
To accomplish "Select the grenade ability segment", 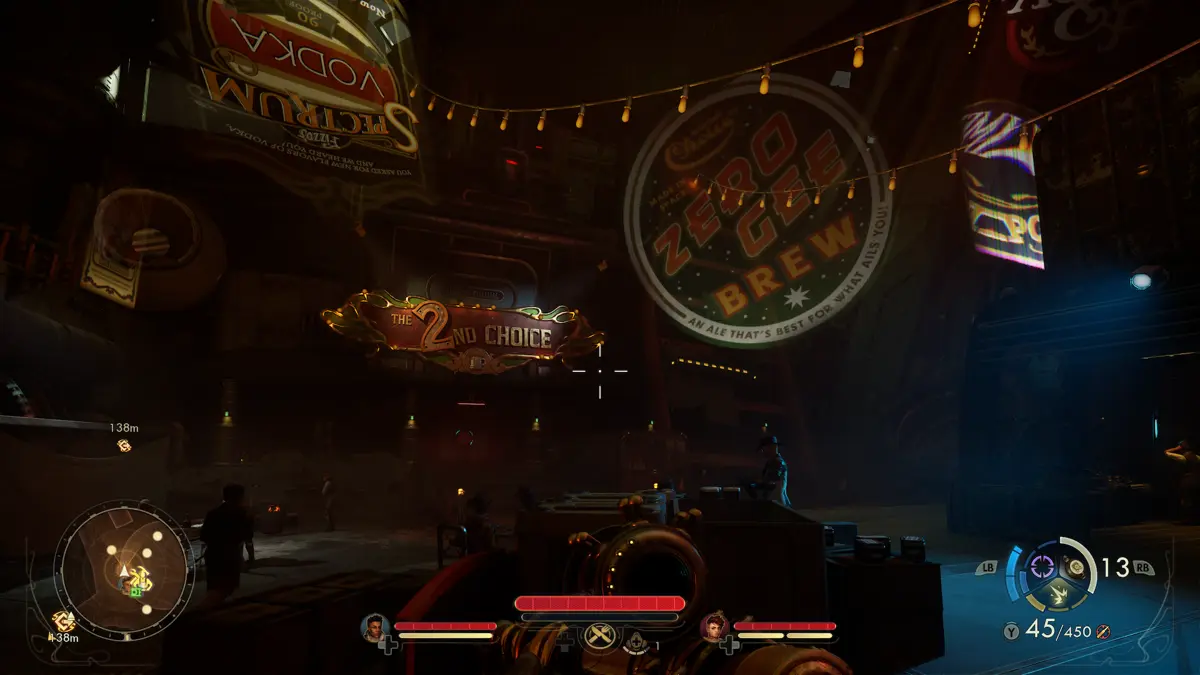I will tap(1076, 567).
